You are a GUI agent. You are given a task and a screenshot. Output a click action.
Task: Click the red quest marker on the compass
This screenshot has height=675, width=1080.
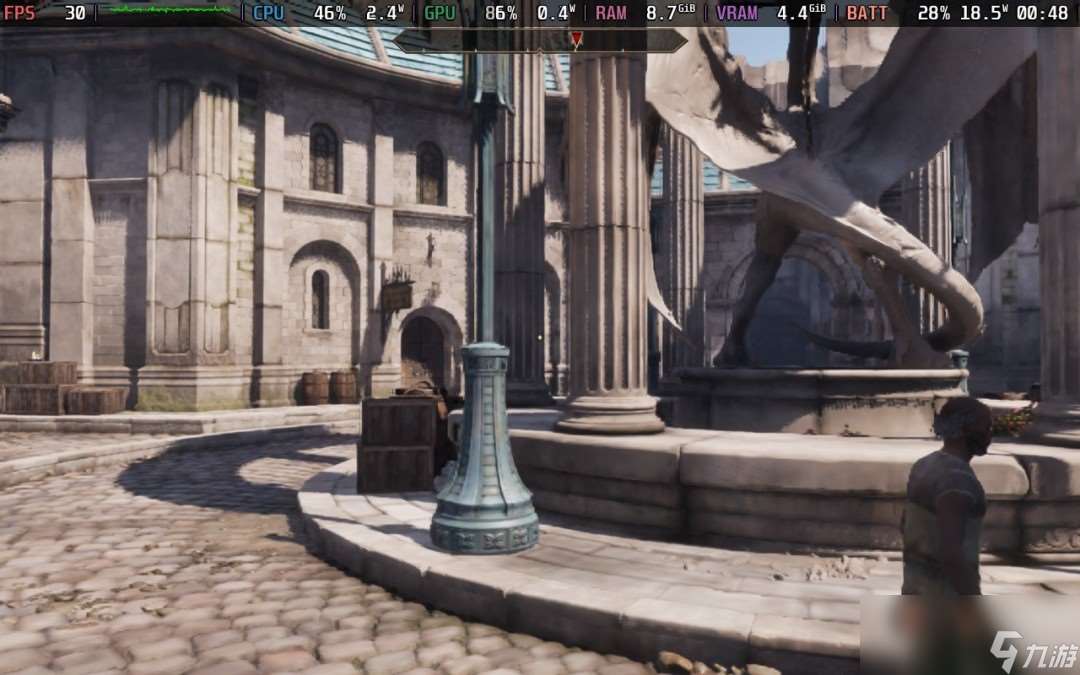pyautogui.click(x=576, y=39)
